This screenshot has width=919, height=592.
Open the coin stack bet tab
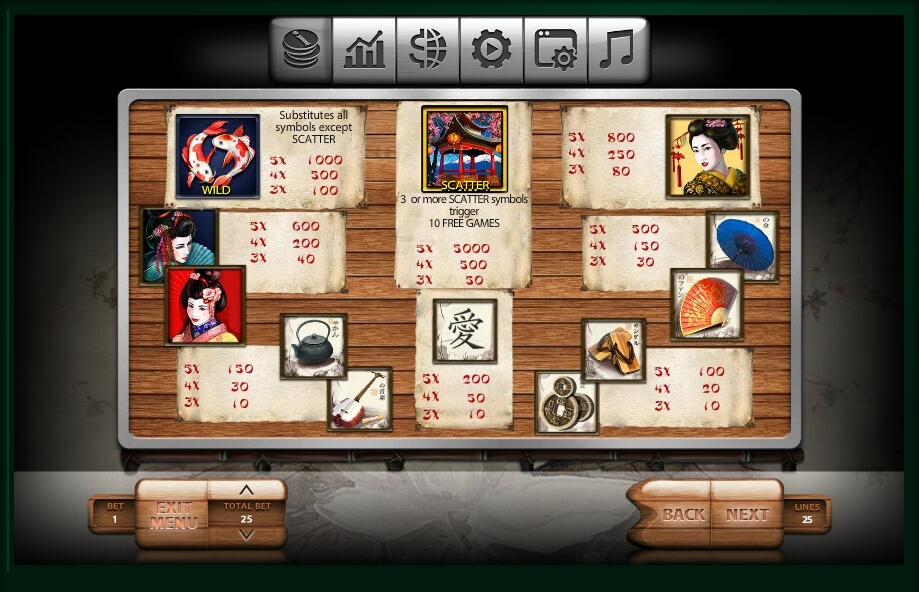pyautogui.click(x=300, y=50)
